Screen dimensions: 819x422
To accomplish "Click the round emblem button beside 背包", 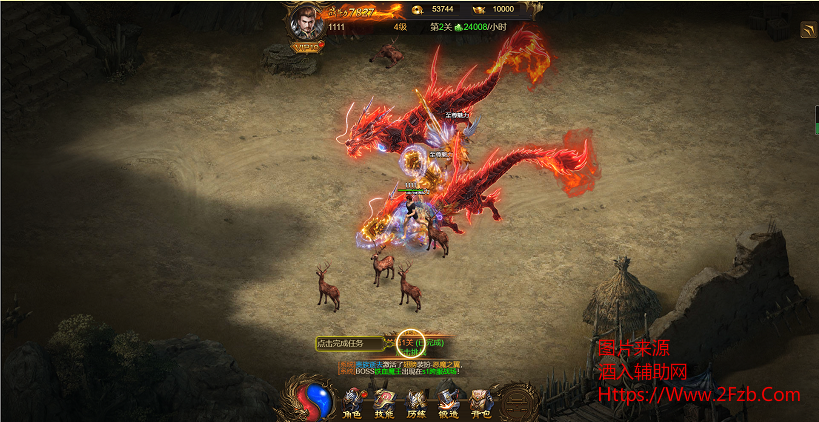I will point(517,400).
